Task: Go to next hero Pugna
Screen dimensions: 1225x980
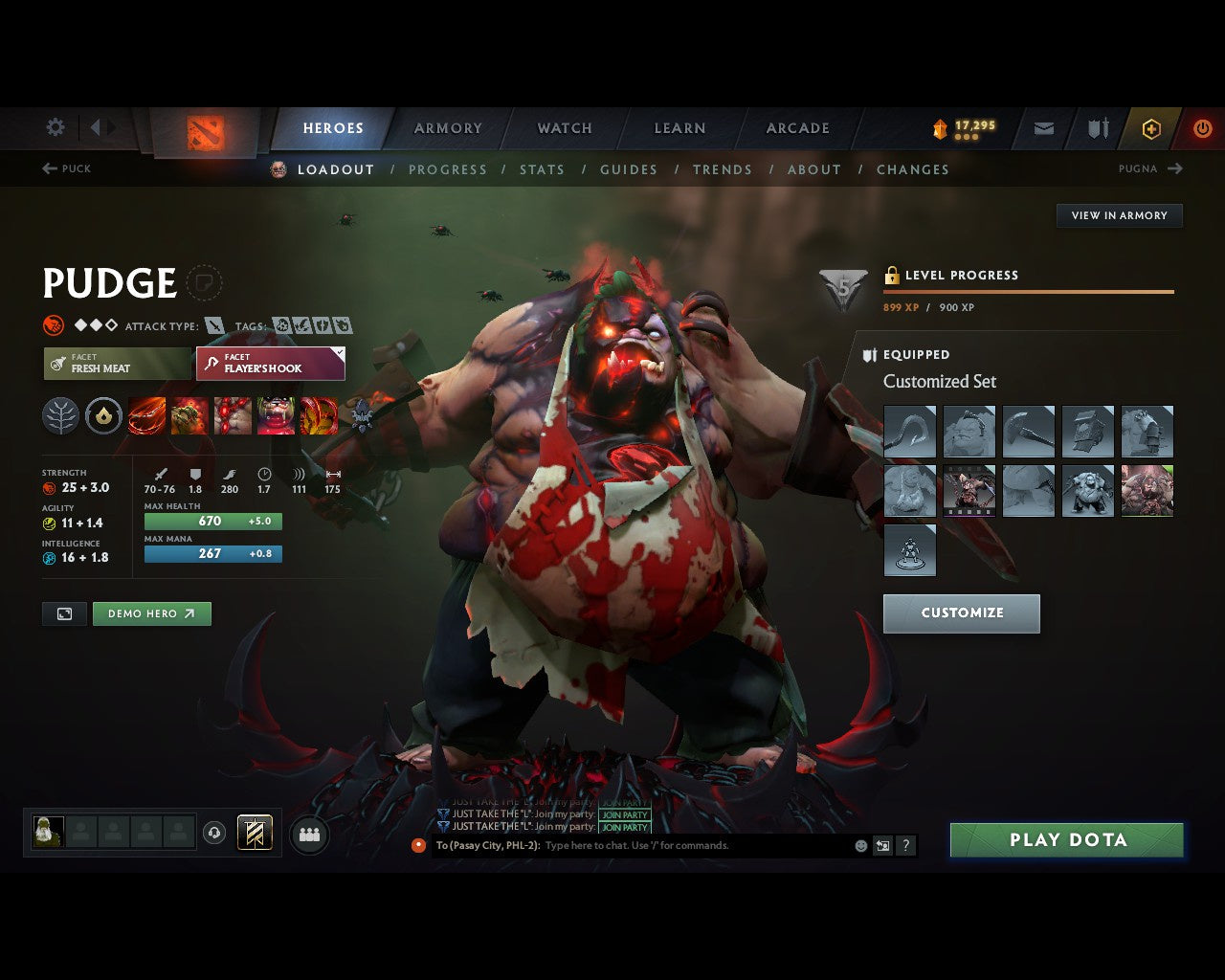Action: [1150, 168]
